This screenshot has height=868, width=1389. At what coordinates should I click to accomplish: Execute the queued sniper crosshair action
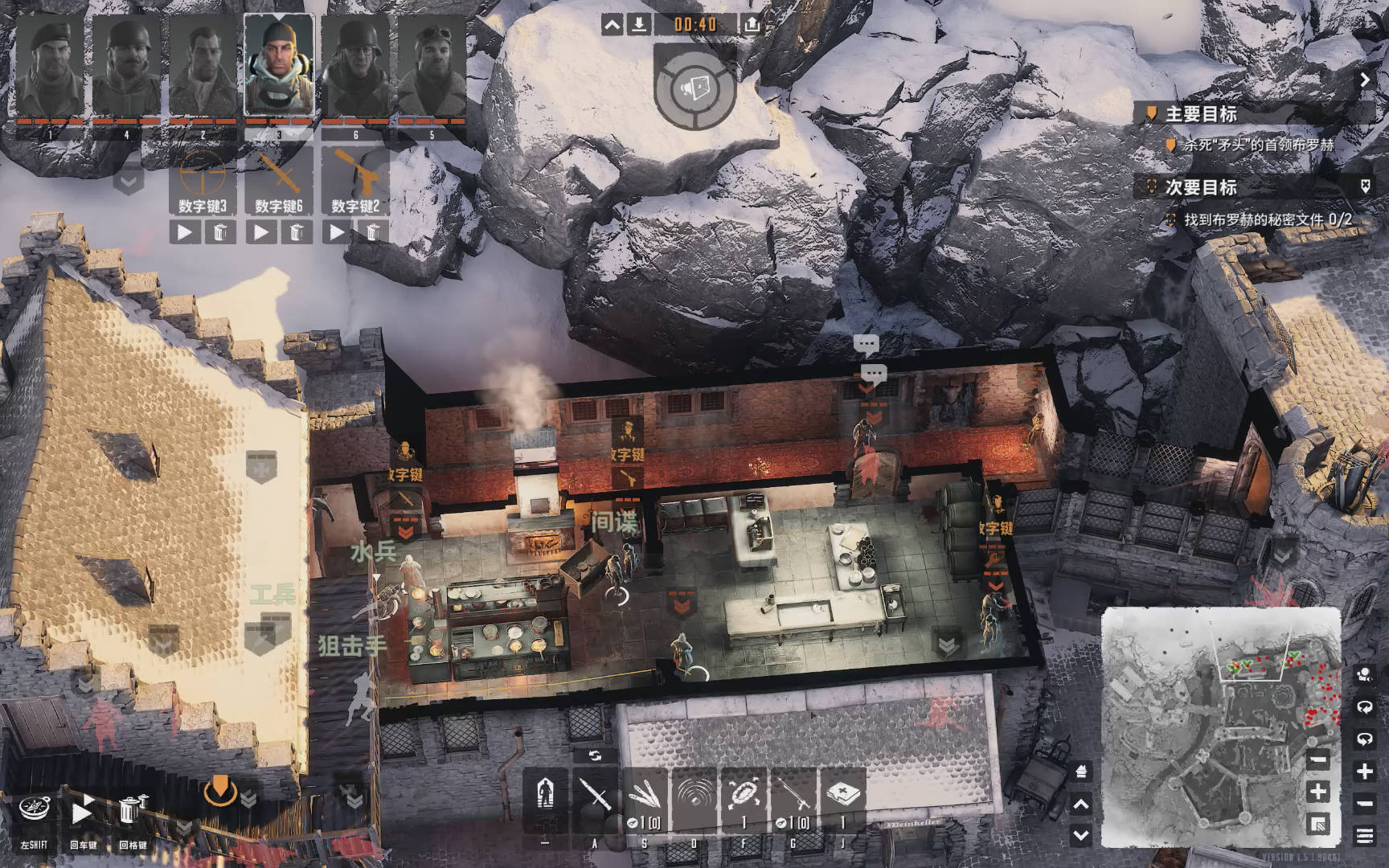(x=185, y=232)
